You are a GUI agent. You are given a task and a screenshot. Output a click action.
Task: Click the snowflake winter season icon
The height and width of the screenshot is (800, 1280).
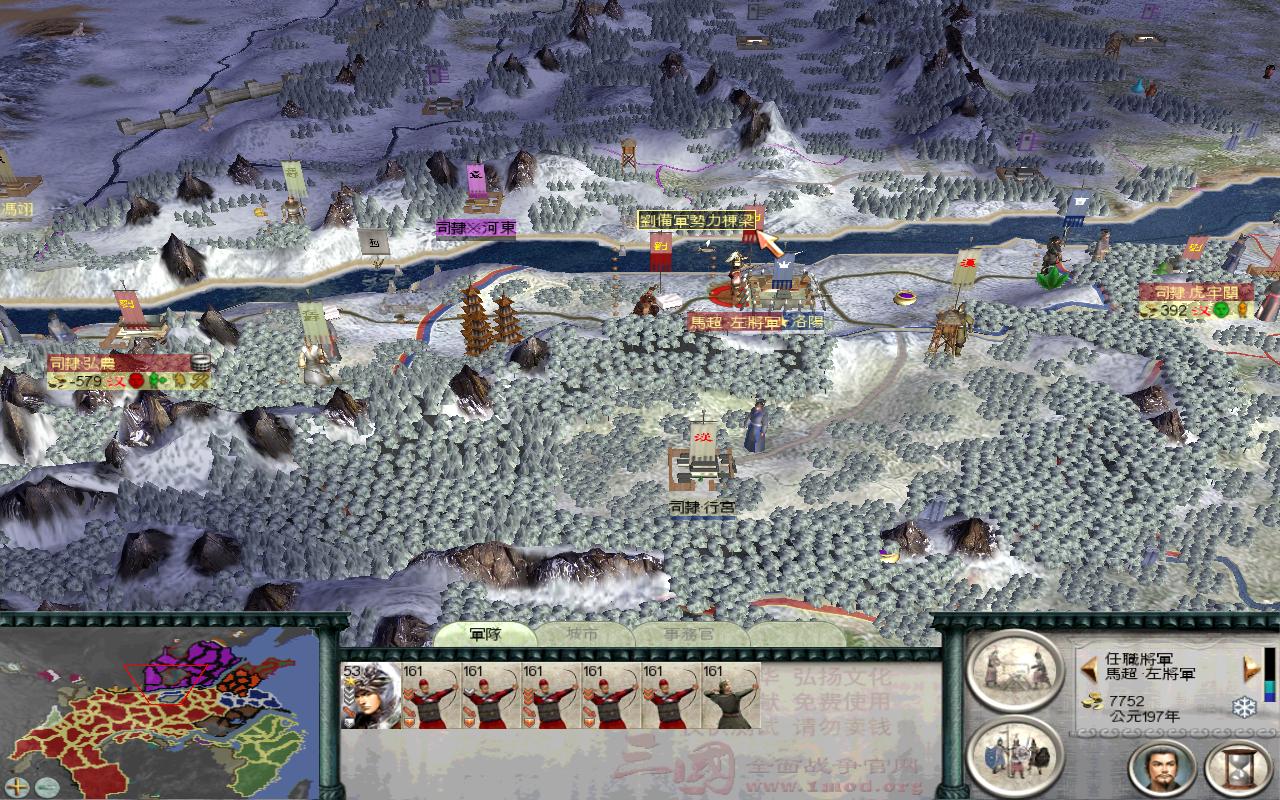coord(1243,708)
